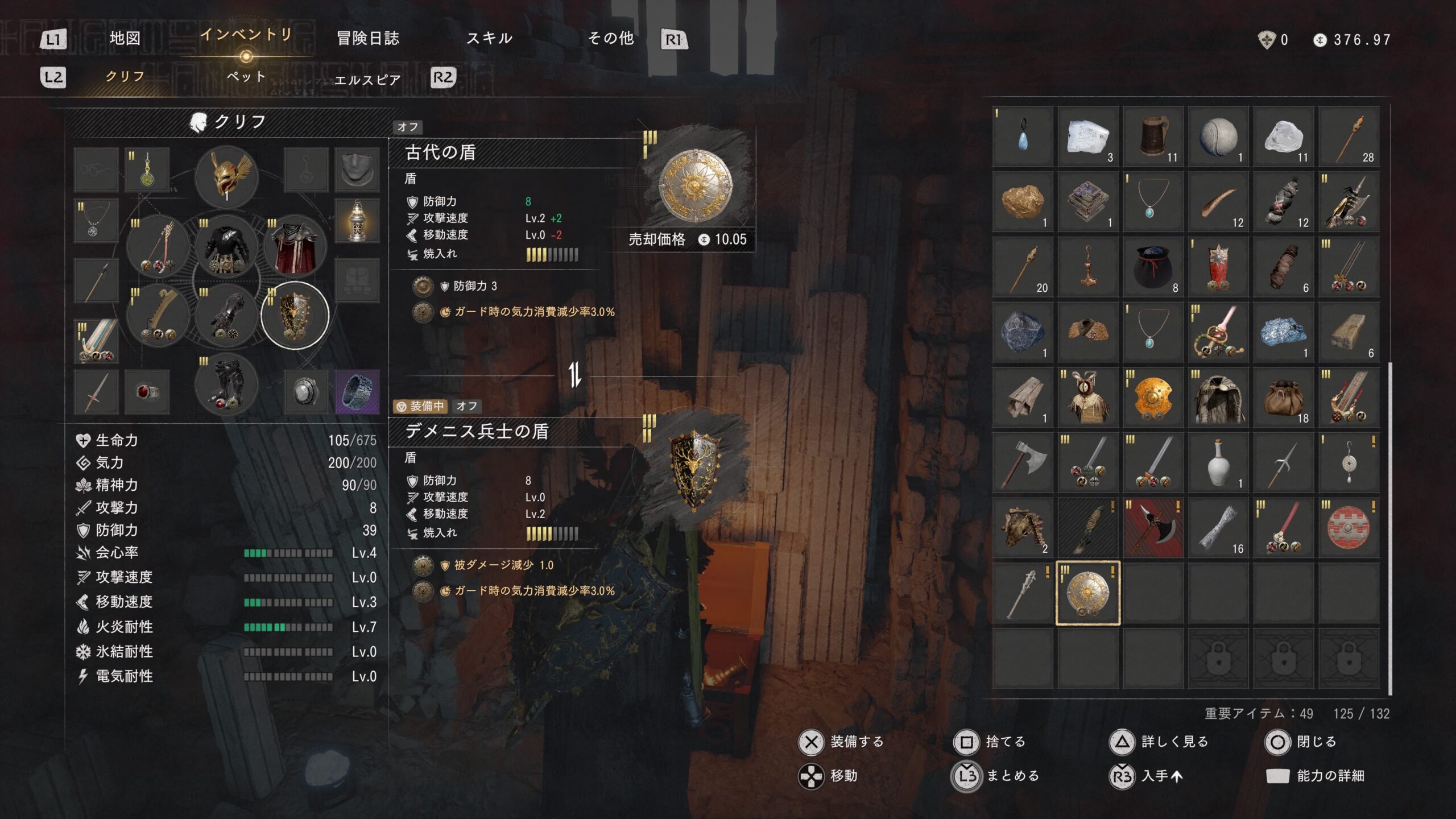Choose the equipped red cloak slot
The image size is (1456, 819).
pyautogui.click(x=295, y=247)
